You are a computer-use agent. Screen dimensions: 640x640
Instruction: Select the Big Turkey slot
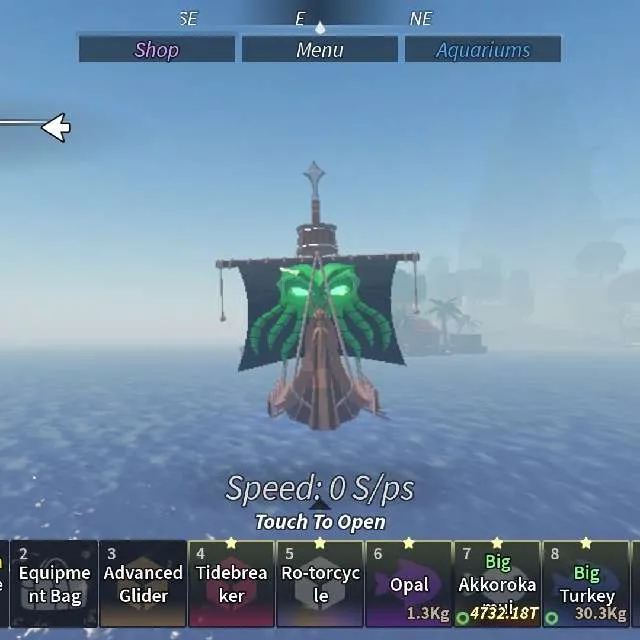[x=586, y=584]
